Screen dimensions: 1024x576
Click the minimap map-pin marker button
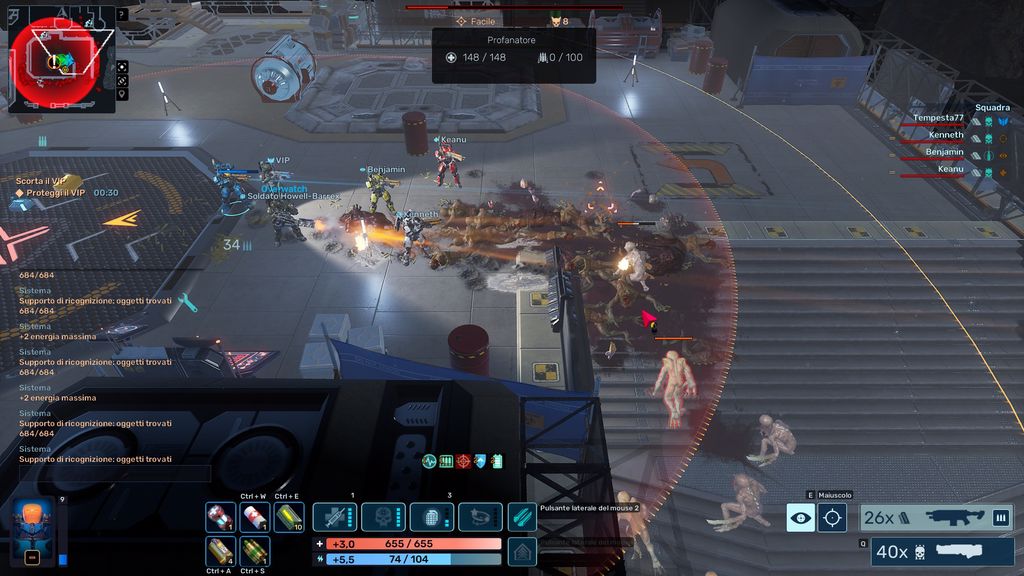pos(122,94)
